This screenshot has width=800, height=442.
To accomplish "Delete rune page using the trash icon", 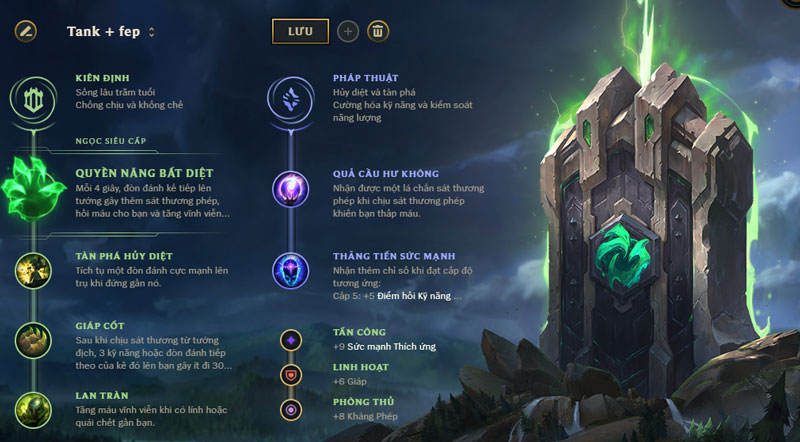I will click(x=377, y=31).
